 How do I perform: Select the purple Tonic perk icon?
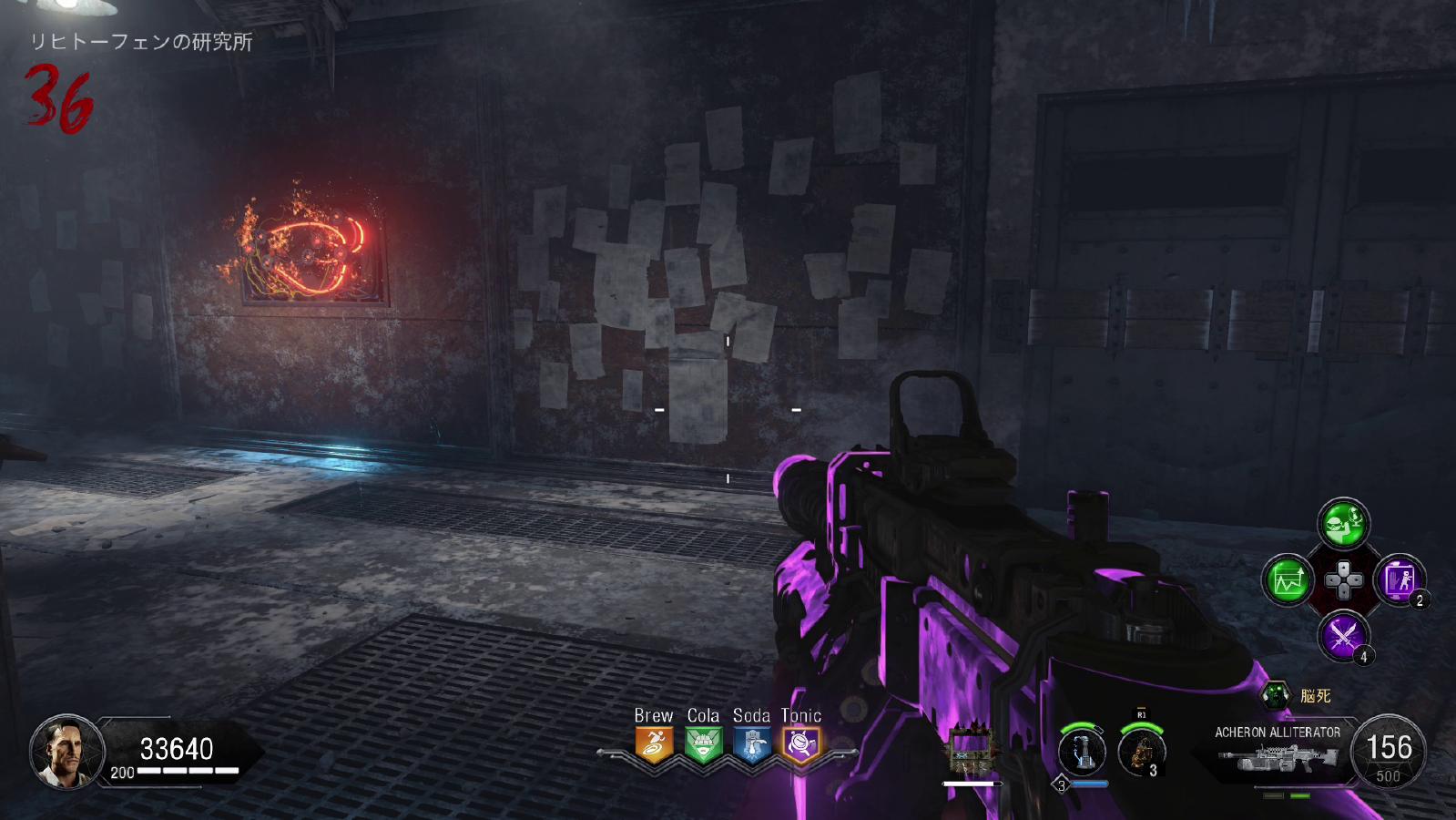tap(801, 744)
